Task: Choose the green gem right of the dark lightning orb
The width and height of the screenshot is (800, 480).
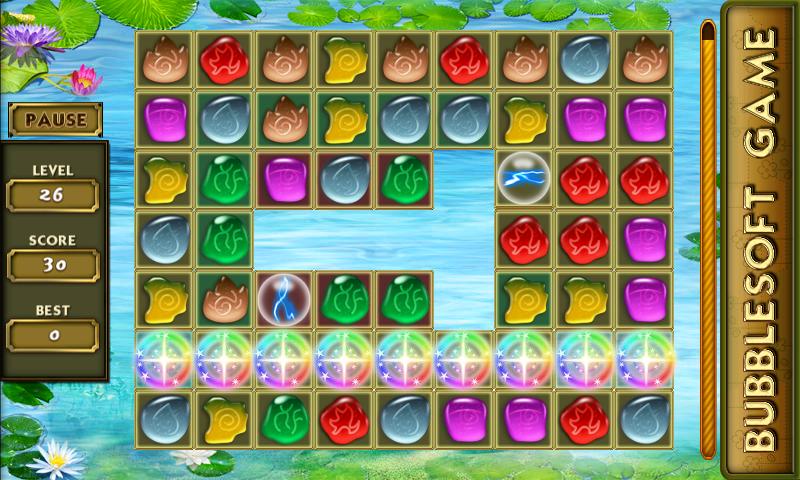Action: pyautogui.click(x=345, y=299)
